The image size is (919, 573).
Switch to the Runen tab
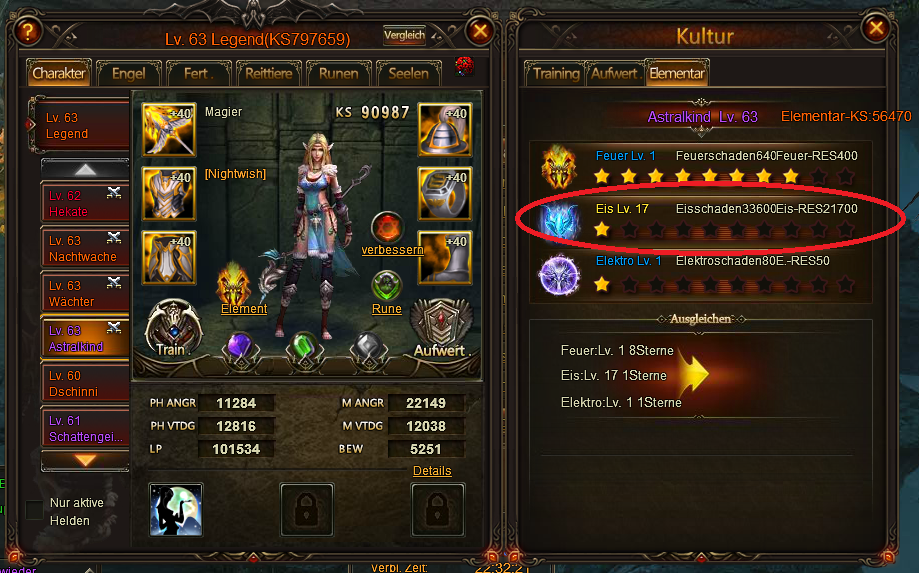(x=339, y=73)
